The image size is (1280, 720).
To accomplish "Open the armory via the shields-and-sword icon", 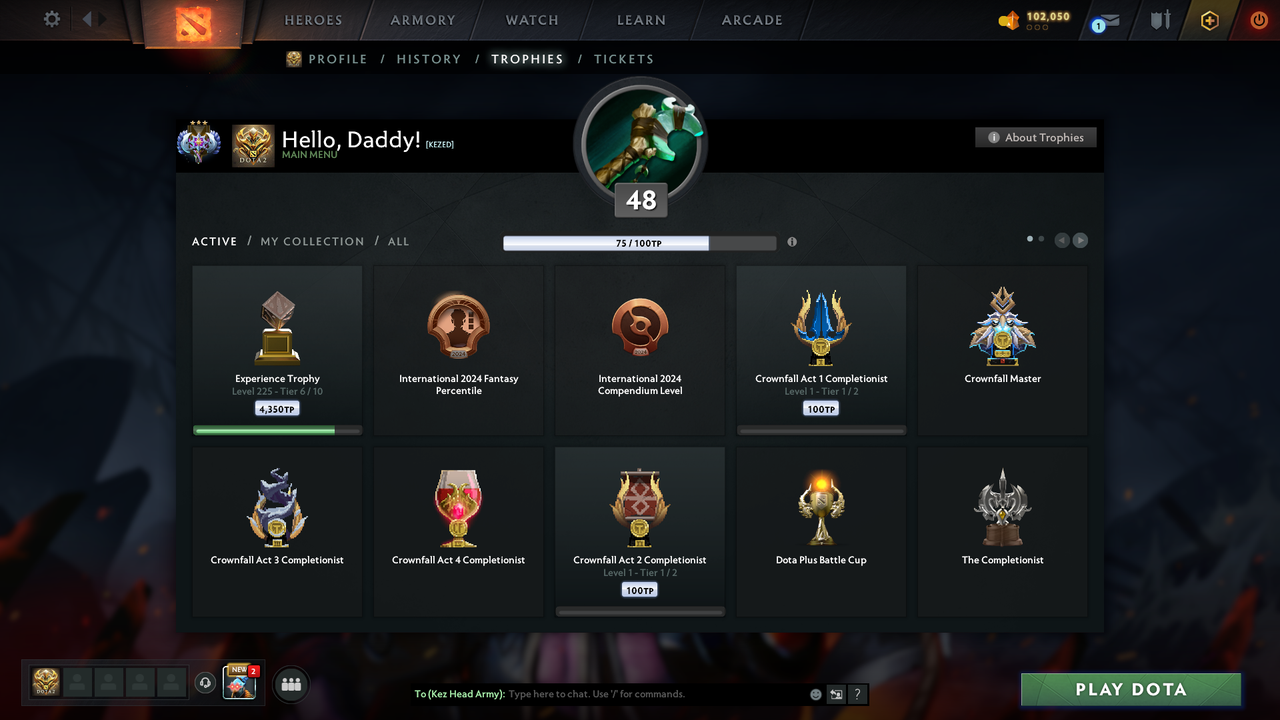I will pos(1158,20).
